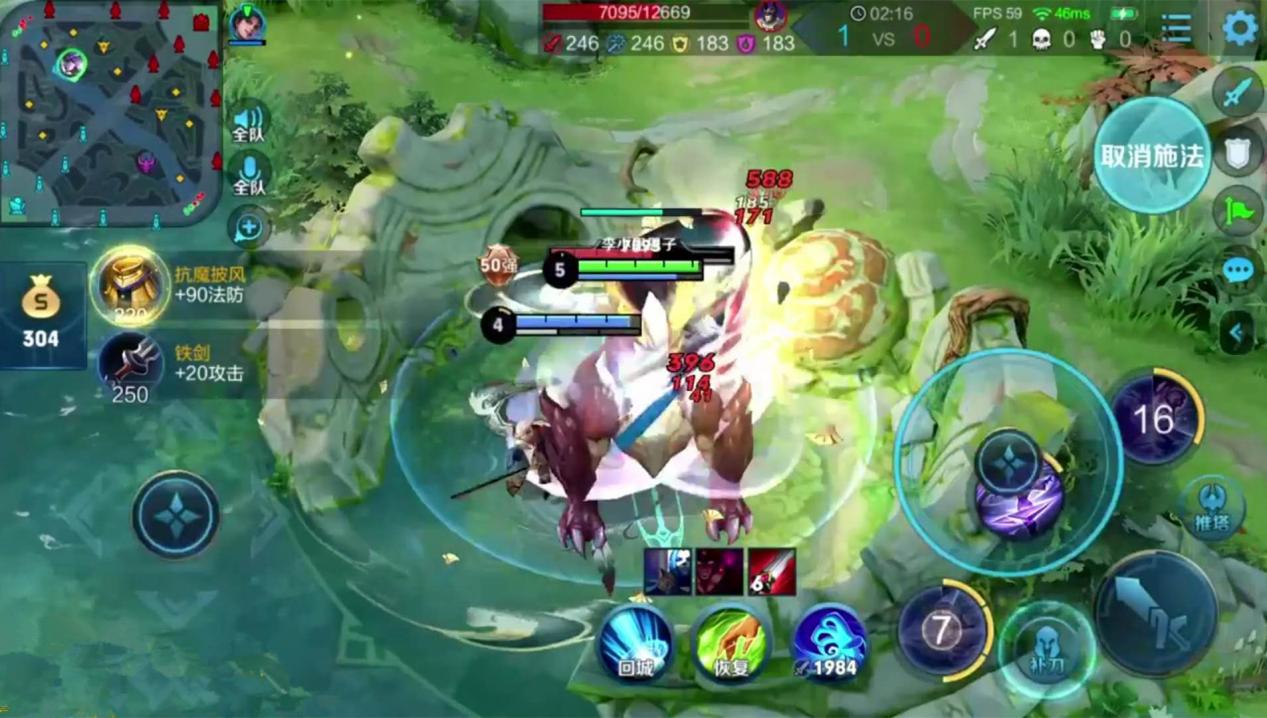Open the scoreboard list icon
Screen dimensions: 1267x718
(1177, 29)
